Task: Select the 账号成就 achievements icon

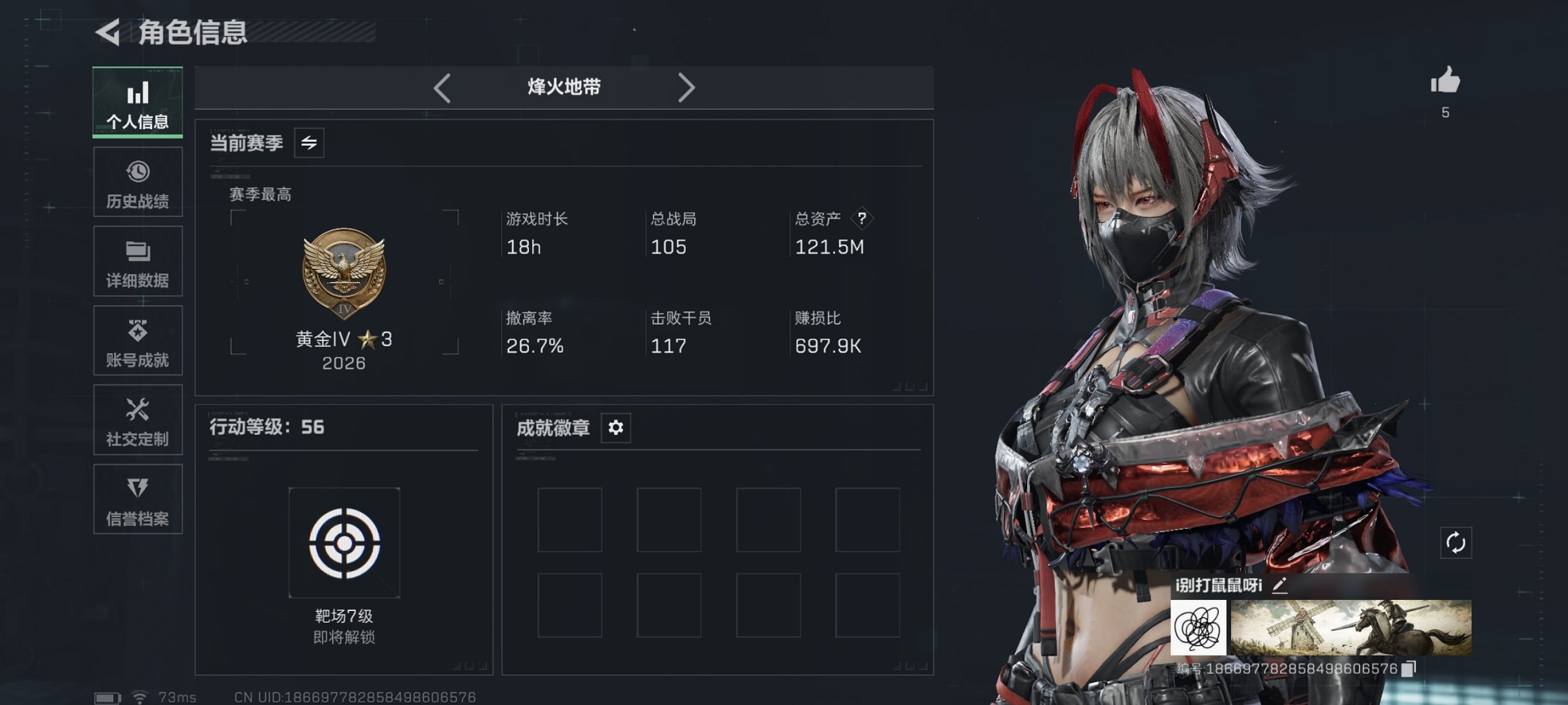Action: coord(137,330)
